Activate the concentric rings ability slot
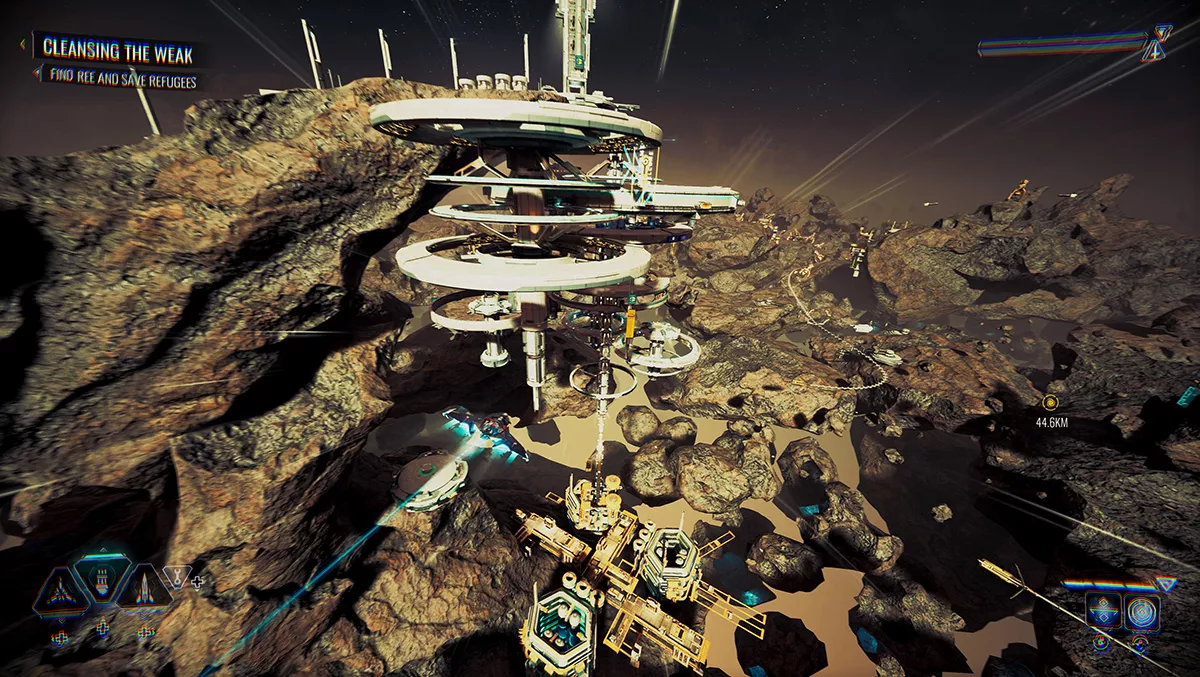This screenshot has height=677, width=1200. point(1141,611)
